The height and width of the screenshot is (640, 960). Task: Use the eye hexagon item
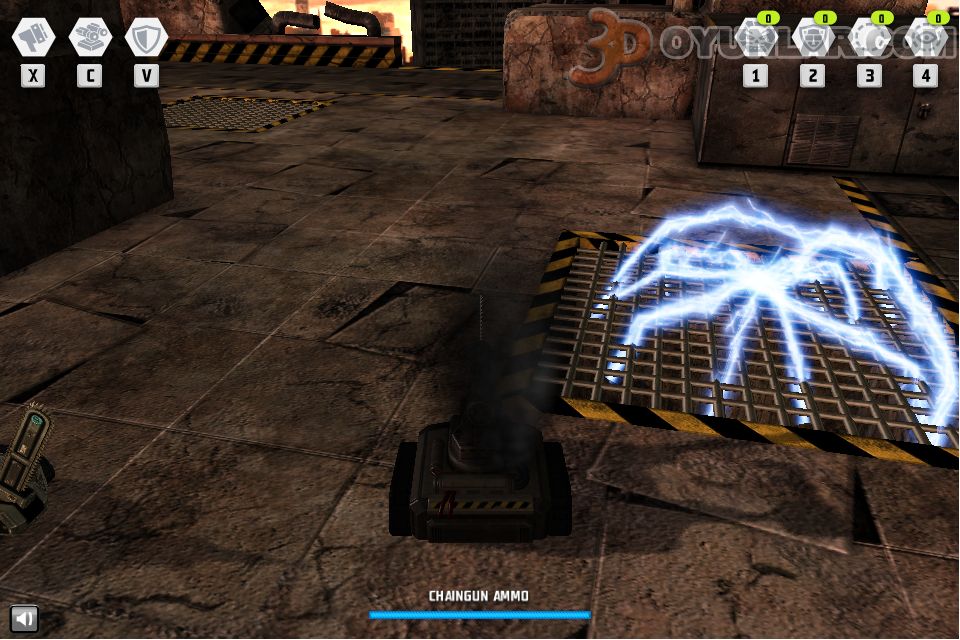[926, 39]
